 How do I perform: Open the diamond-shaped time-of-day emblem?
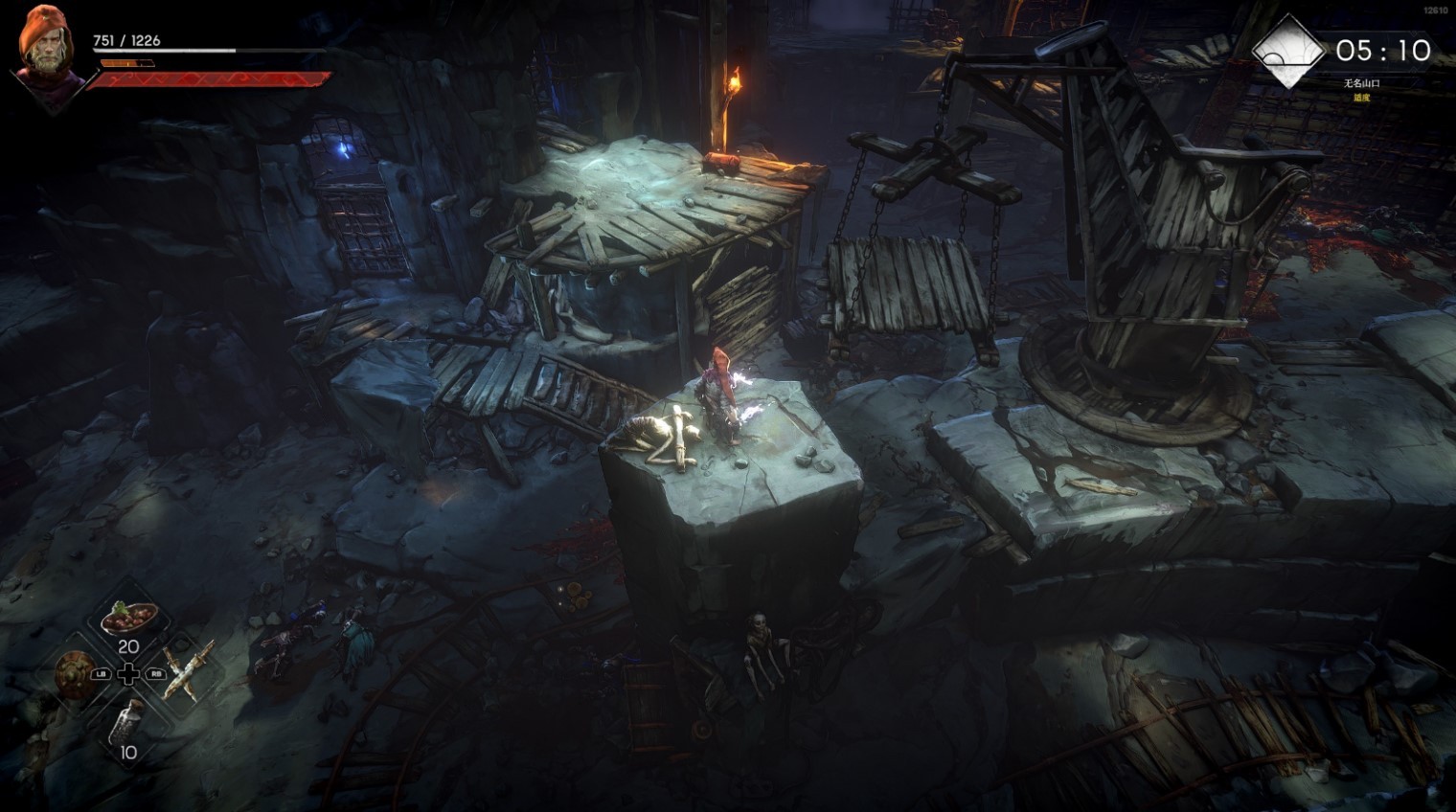pyautogui.click(x=1288, y=50)
